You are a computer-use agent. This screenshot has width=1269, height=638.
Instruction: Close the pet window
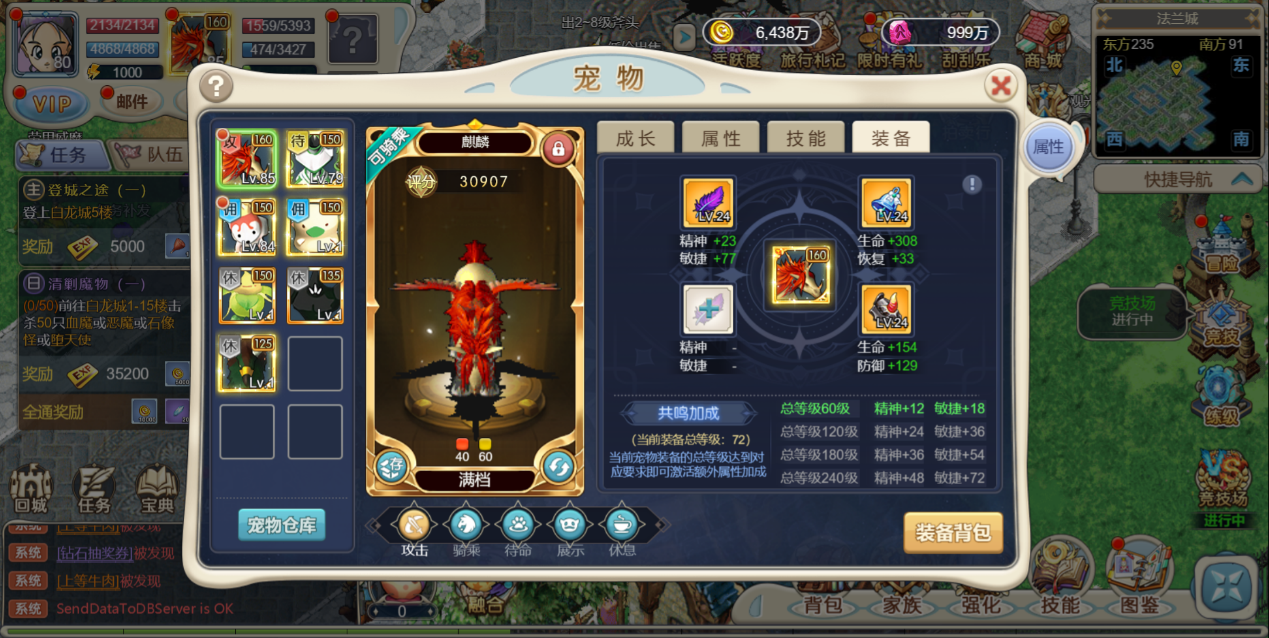1000,86
